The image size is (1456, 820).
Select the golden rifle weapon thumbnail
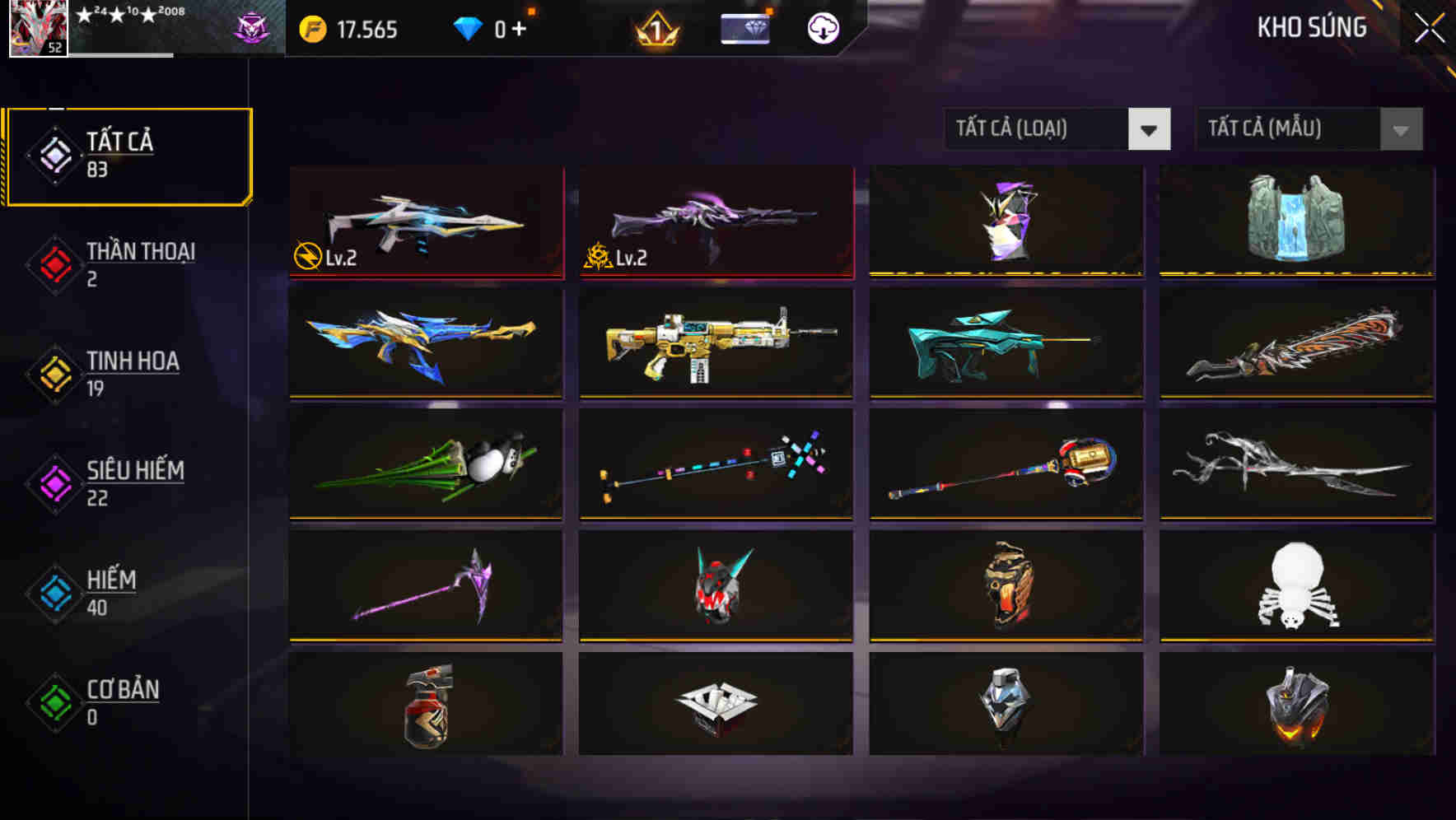(x=715, y=344)
